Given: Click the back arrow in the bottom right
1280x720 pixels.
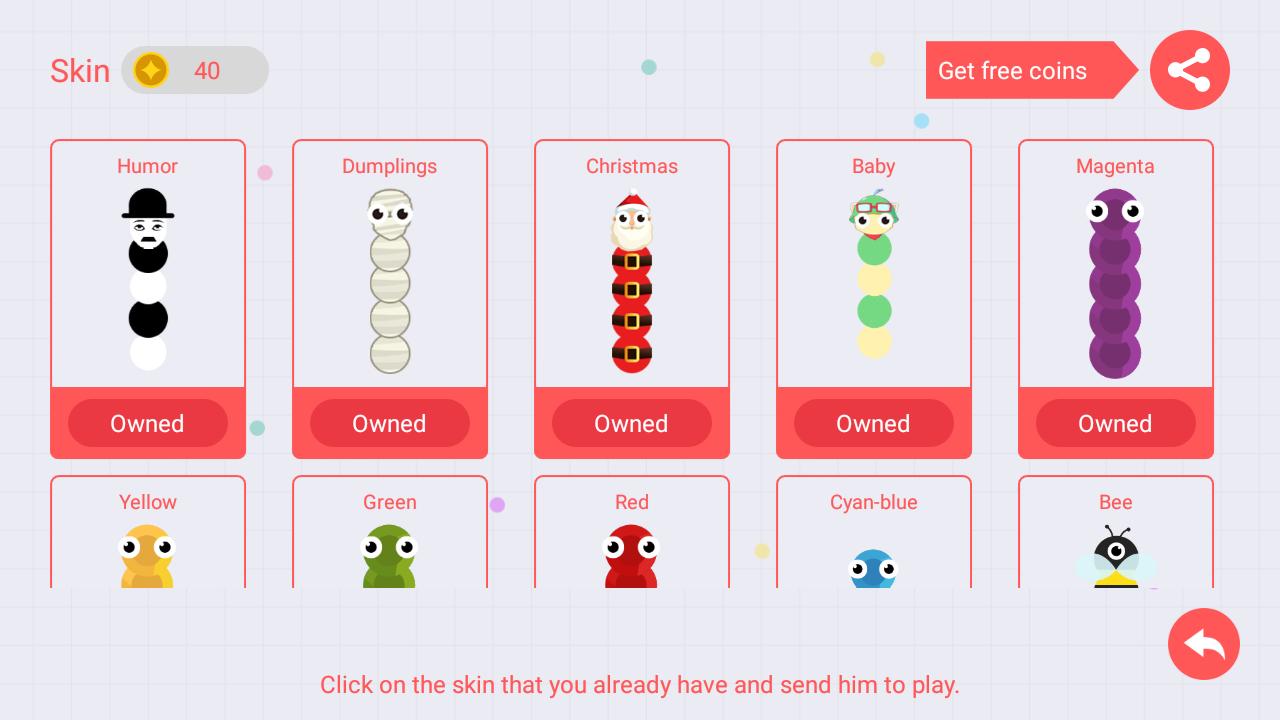Looking at the screenshot, I should (1204, 644).
